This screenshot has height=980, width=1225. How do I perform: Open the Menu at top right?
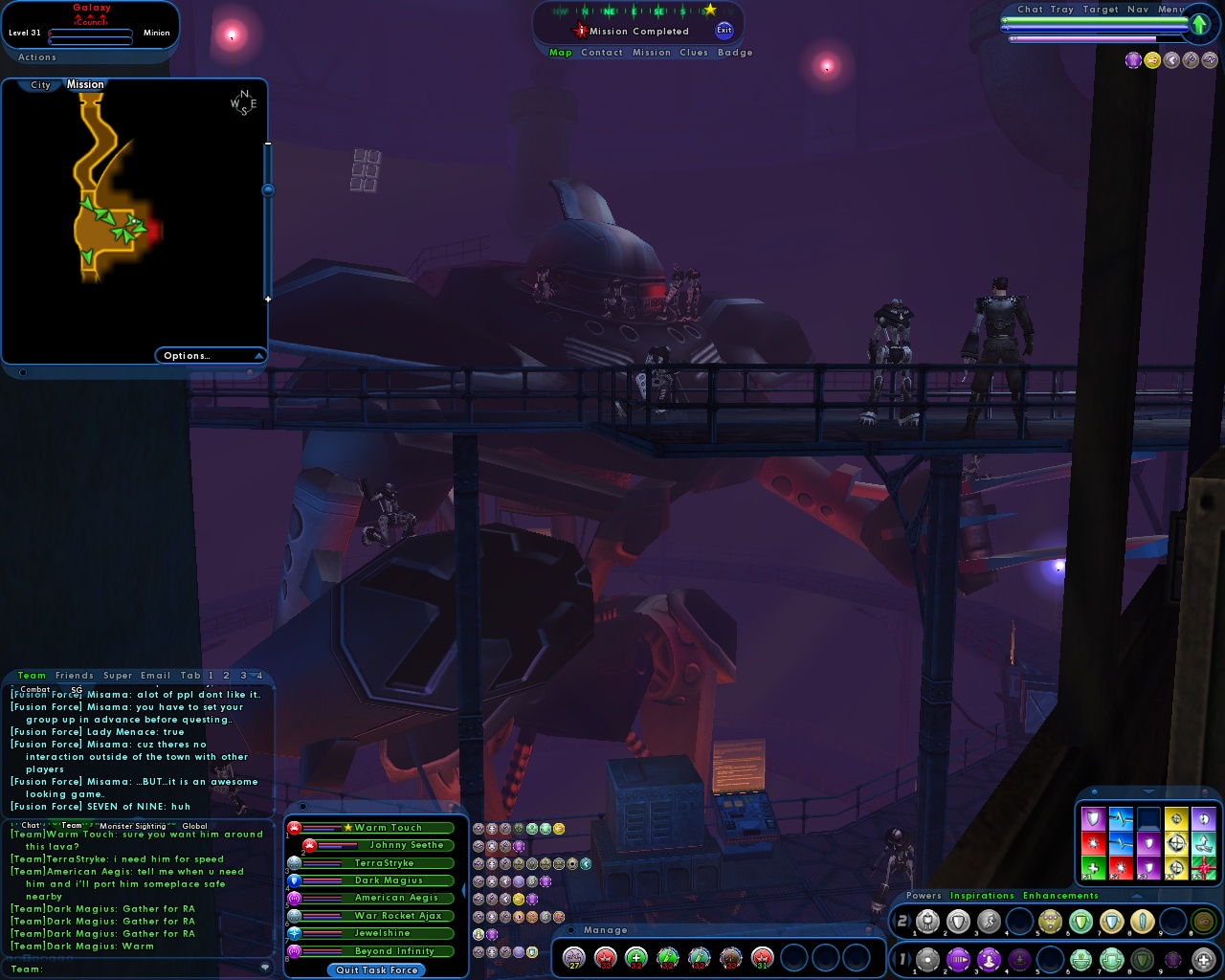coord(1171,10)
